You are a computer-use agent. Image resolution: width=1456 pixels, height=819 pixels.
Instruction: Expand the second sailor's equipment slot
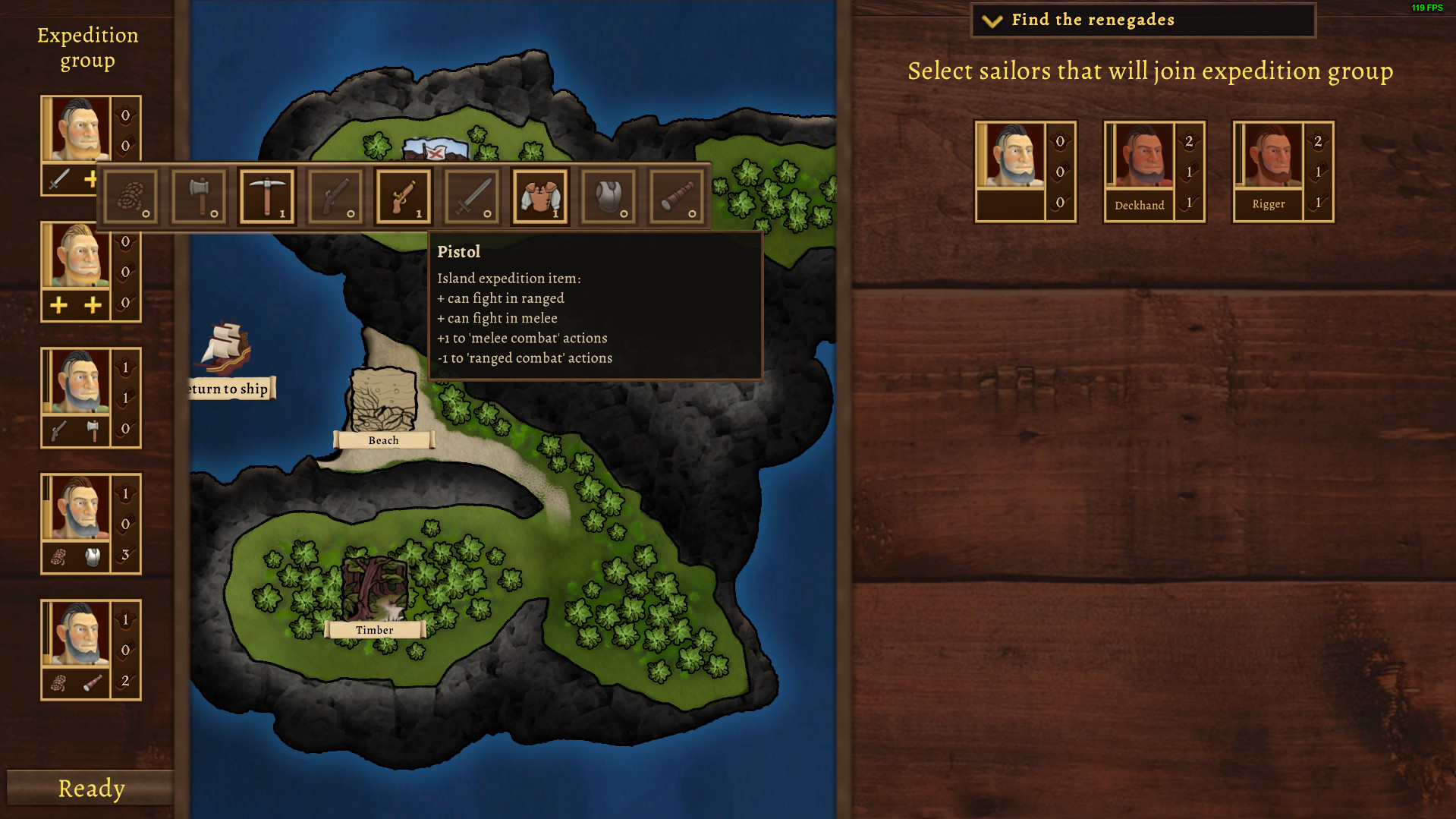[74, 306]
